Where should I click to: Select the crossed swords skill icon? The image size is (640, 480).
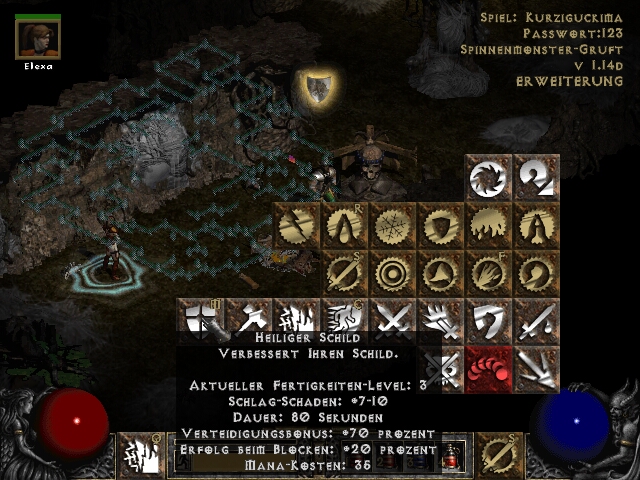[x=394, y=321]
